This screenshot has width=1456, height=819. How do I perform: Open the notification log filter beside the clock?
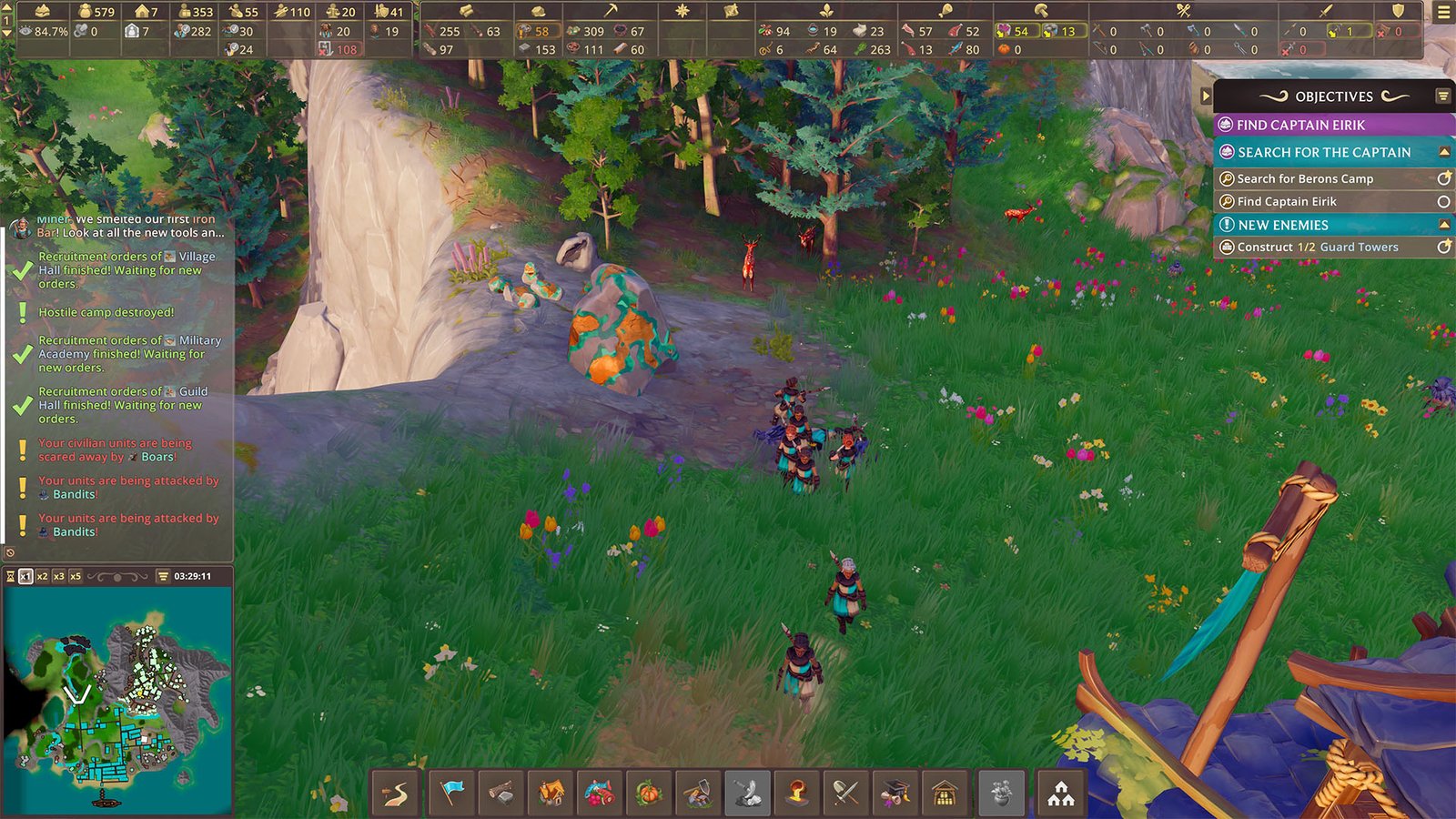click(162, 576)
